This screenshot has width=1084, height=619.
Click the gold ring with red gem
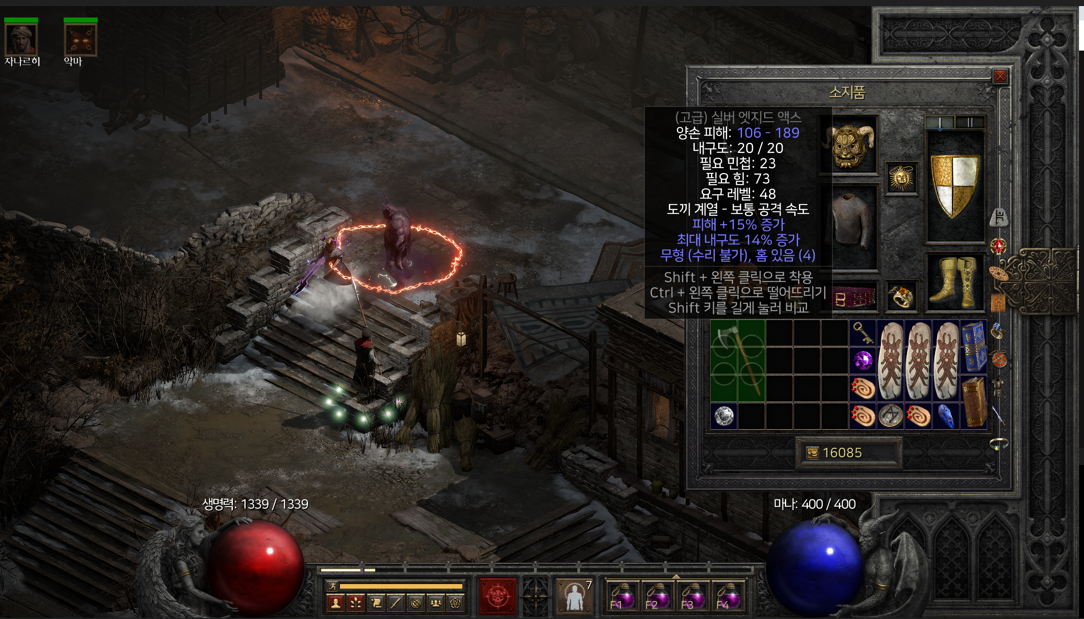tap(901, 297)
